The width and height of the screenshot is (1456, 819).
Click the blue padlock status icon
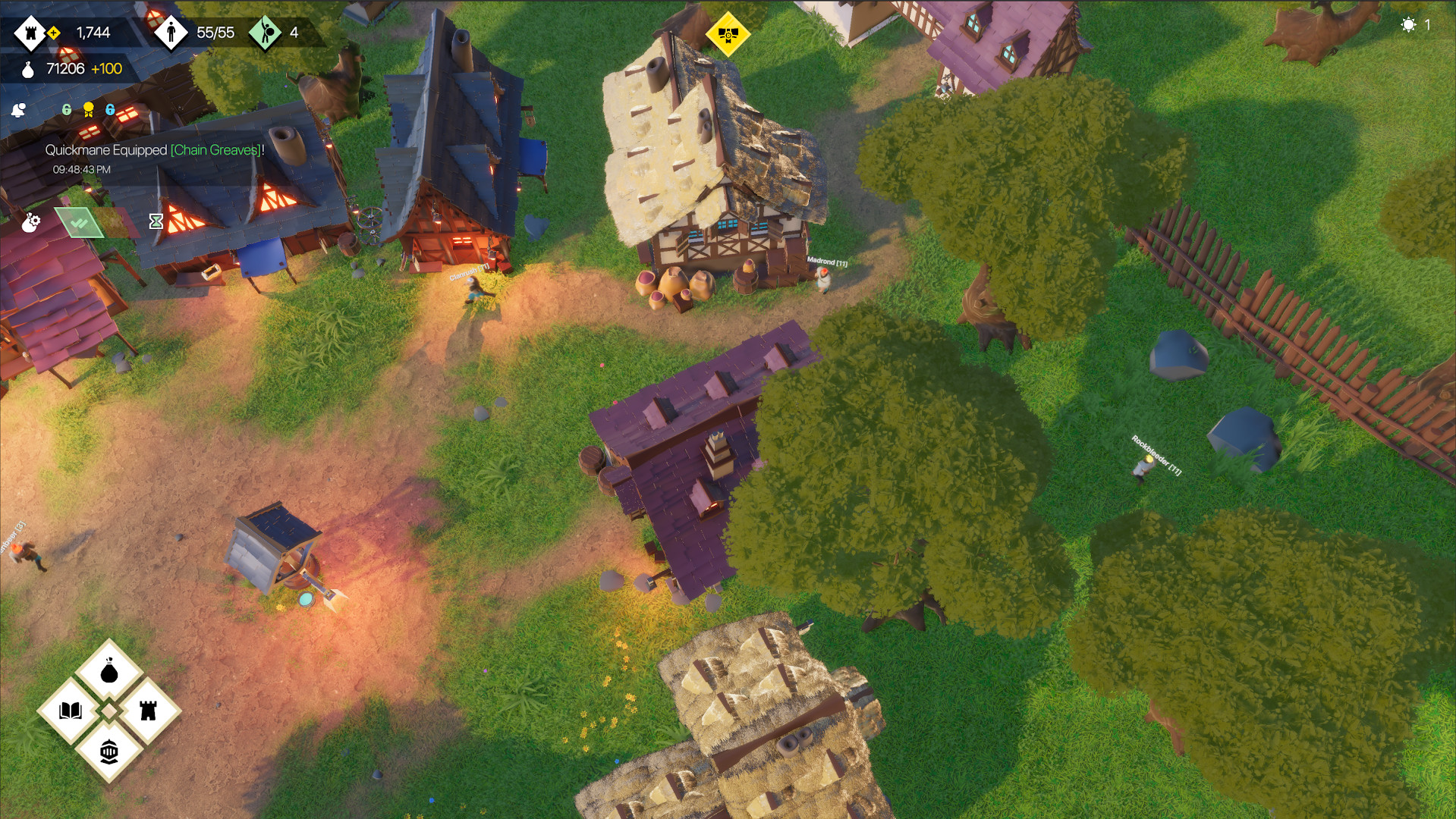[x=111, y=109]
